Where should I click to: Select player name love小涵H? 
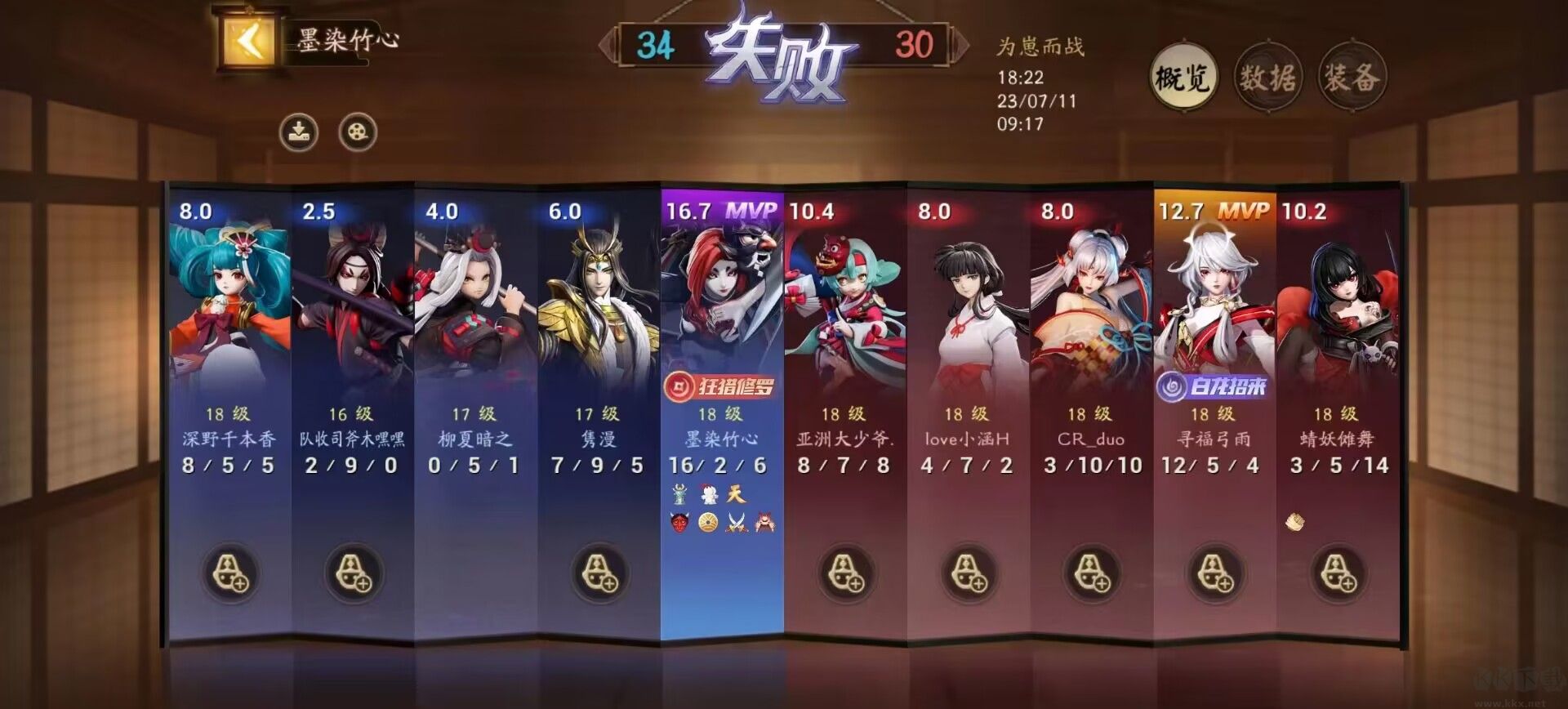[969, 439]
